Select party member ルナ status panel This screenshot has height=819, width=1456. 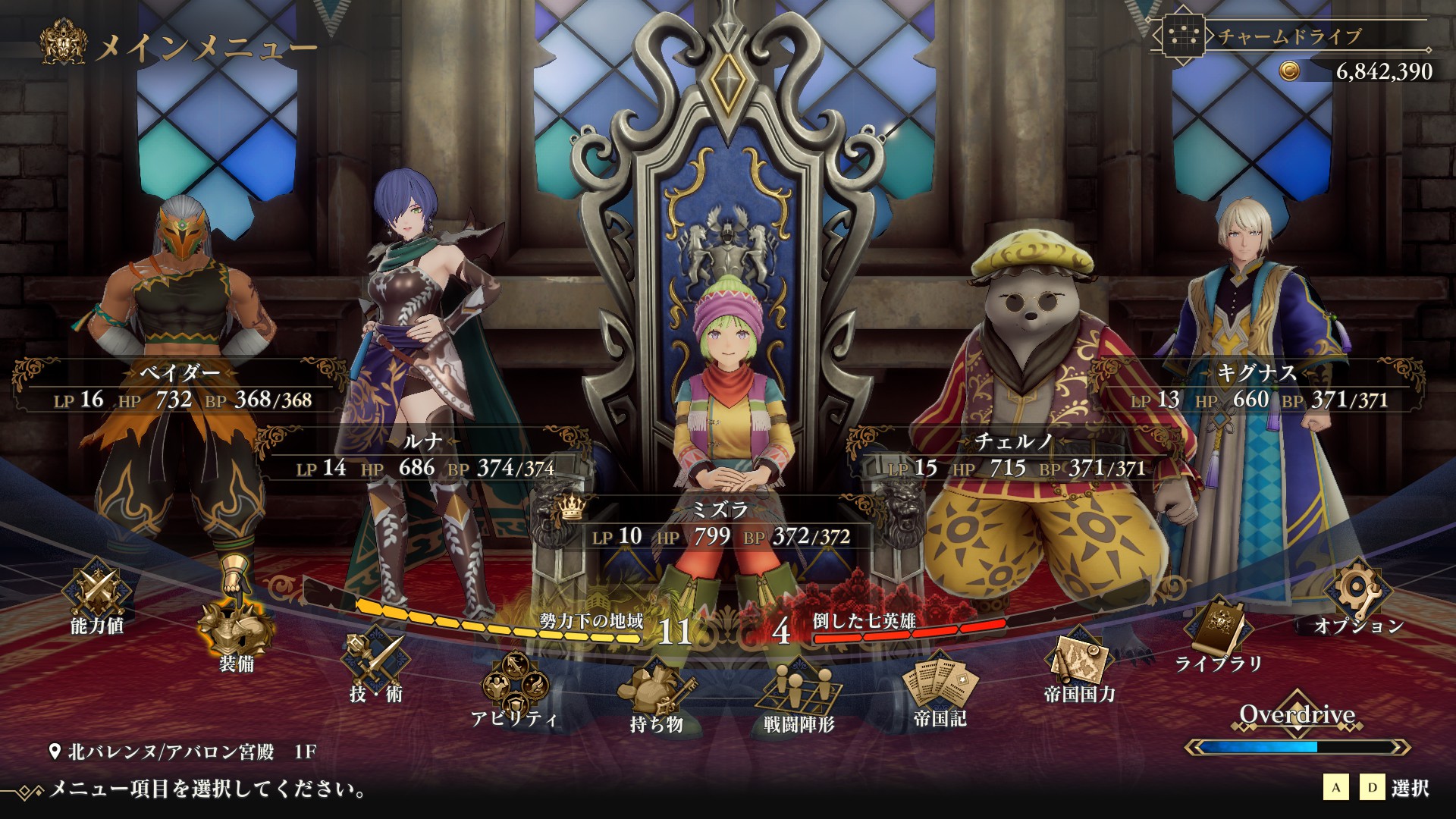pyautogui.click(x=425, y=455)
